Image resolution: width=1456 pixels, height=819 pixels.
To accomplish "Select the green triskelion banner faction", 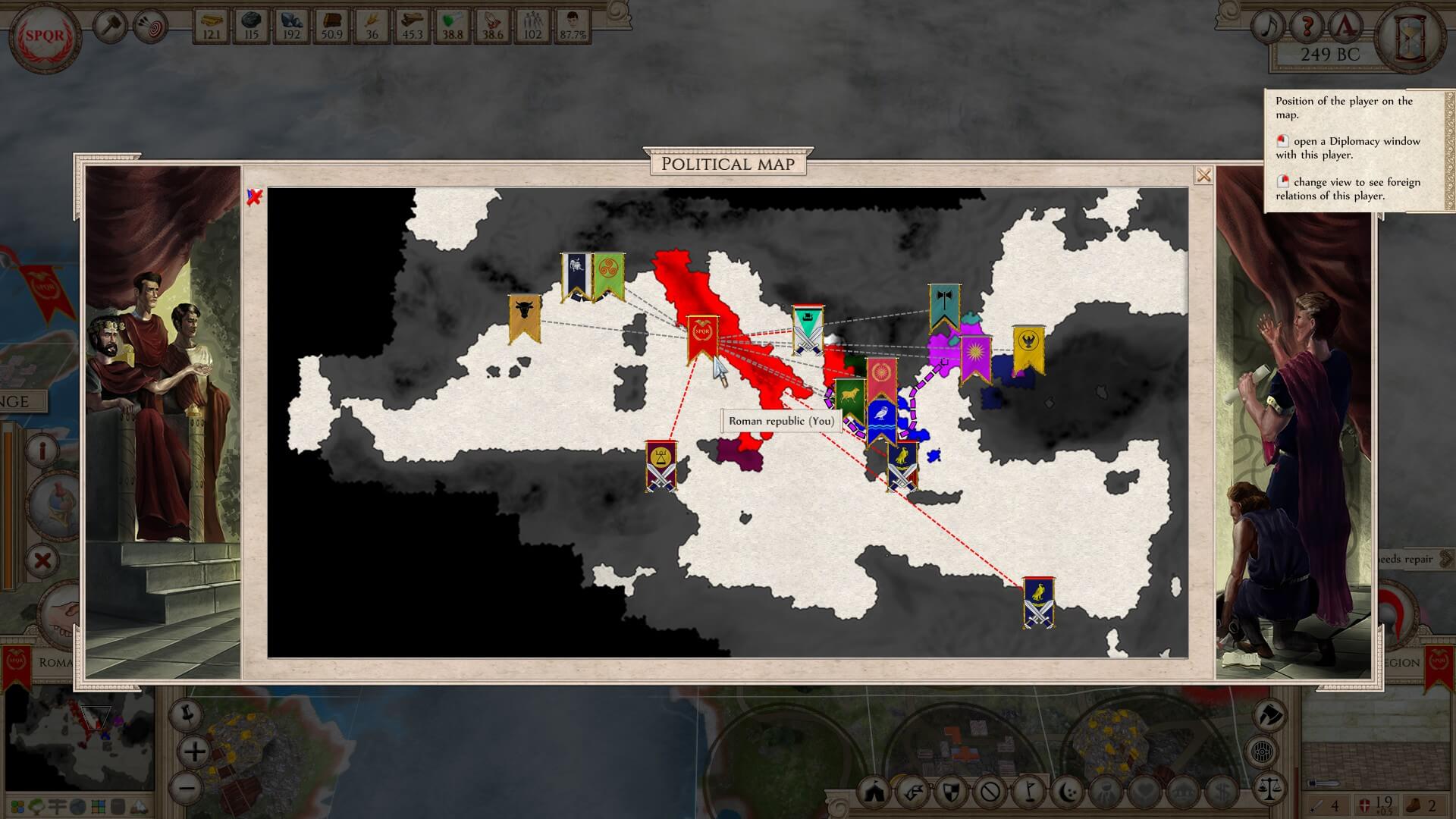I will [607, 275].
